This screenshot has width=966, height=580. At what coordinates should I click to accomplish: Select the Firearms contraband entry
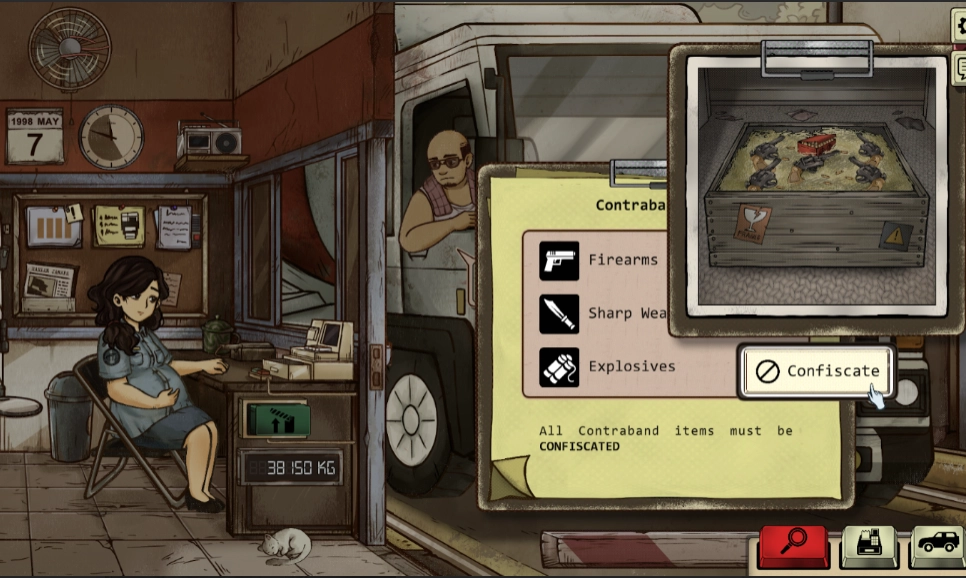point(599,260)
